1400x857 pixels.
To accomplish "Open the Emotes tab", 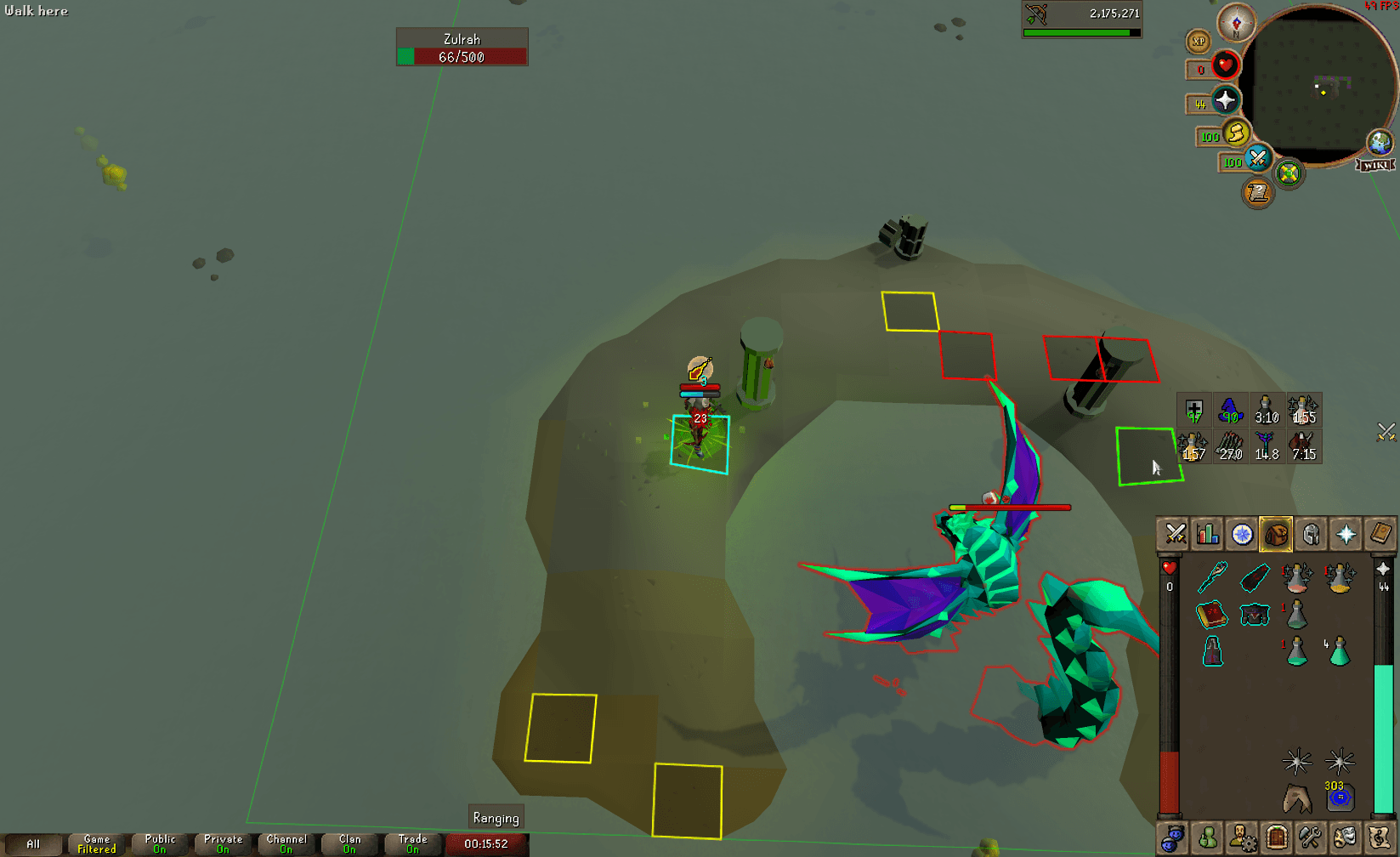I will [1344, 837].
